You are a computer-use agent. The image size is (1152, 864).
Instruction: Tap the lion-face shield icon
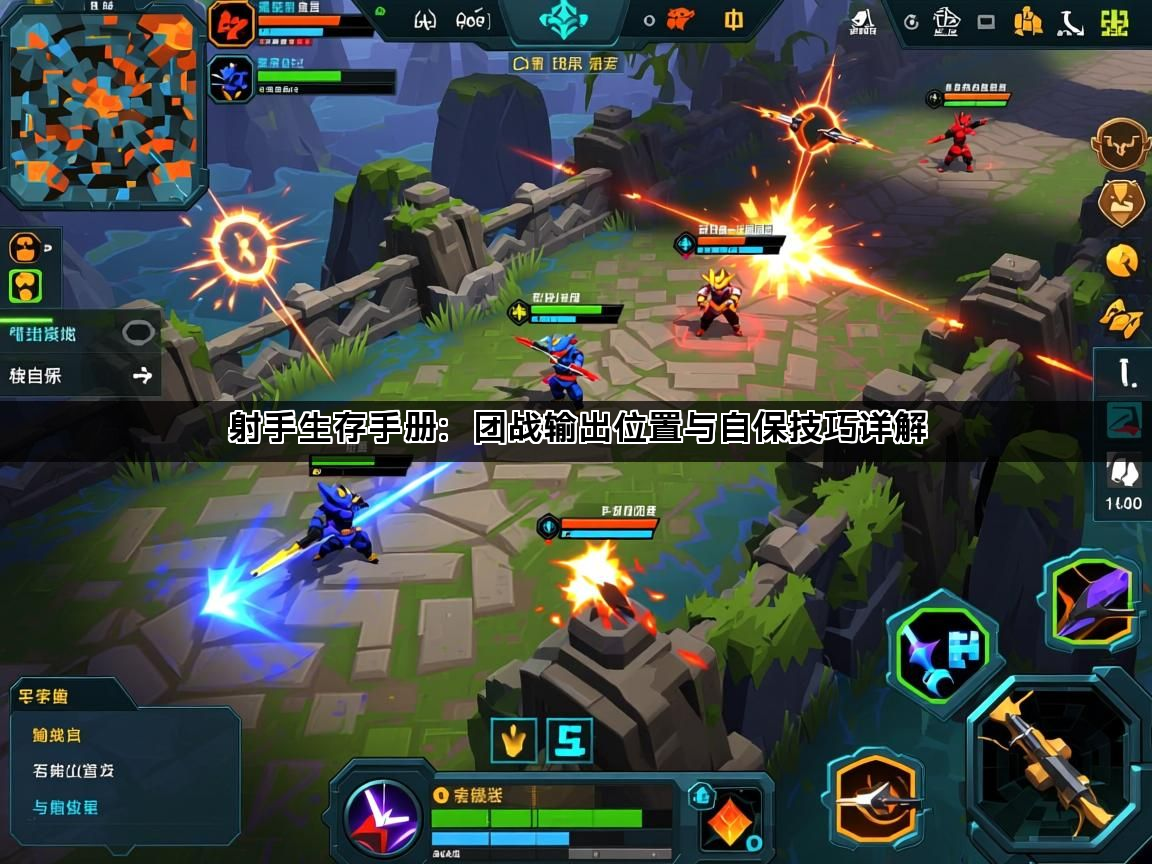1121,203
